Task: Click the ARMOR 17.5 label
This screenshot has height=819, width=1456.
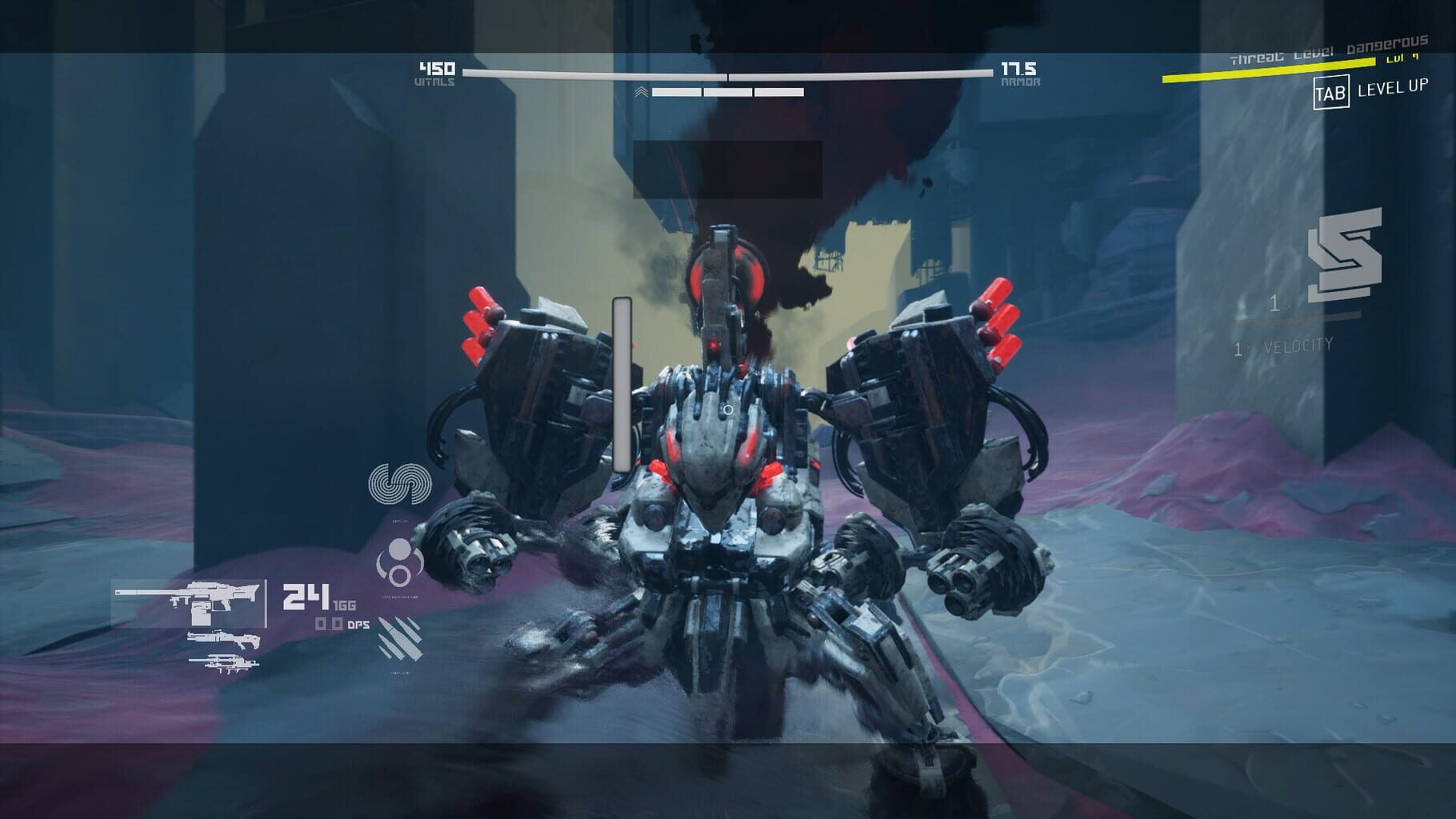Action: tap(1020, 72)
